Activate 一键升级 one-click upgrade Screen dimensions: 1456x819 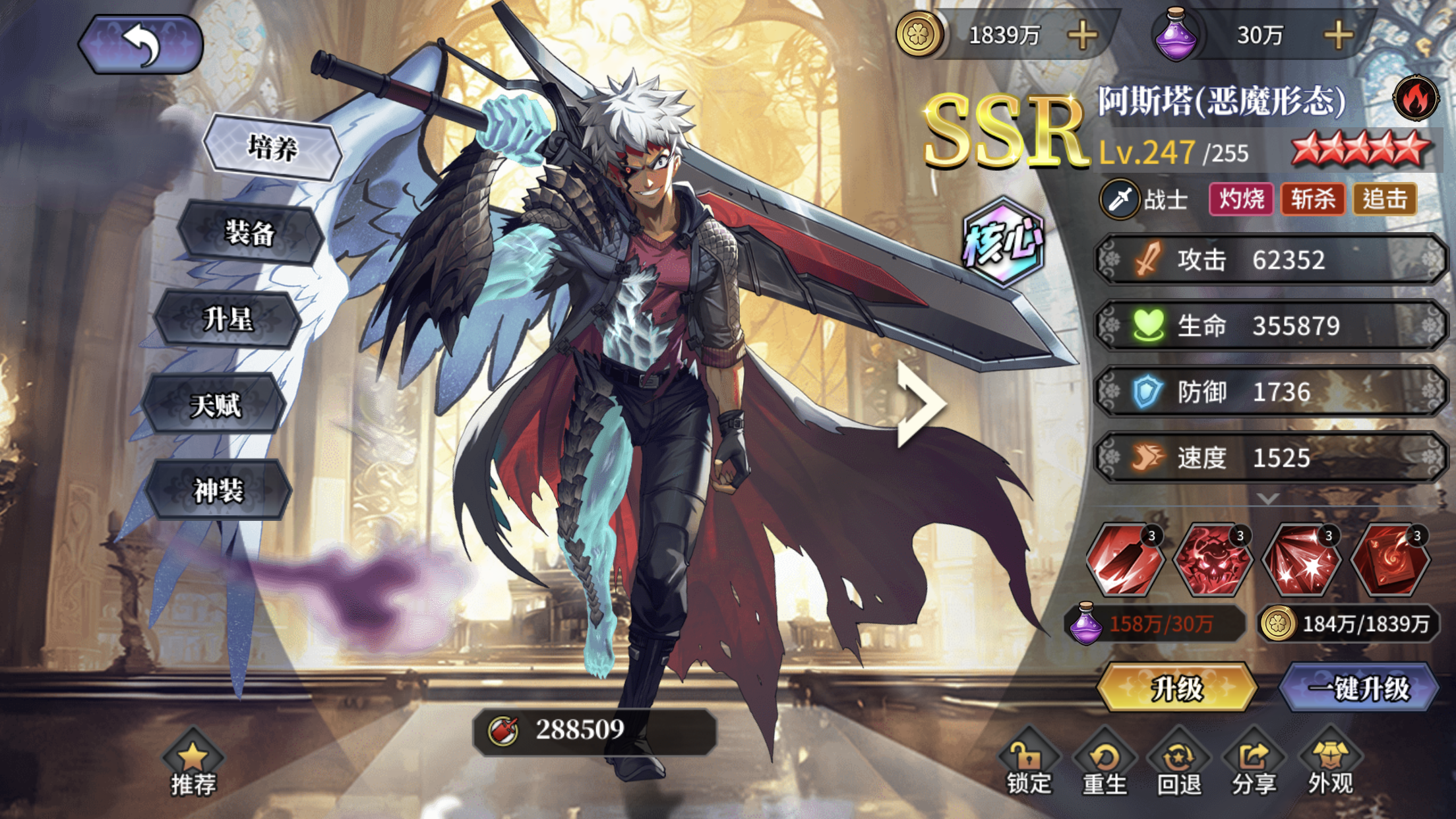click(1358, 688)
